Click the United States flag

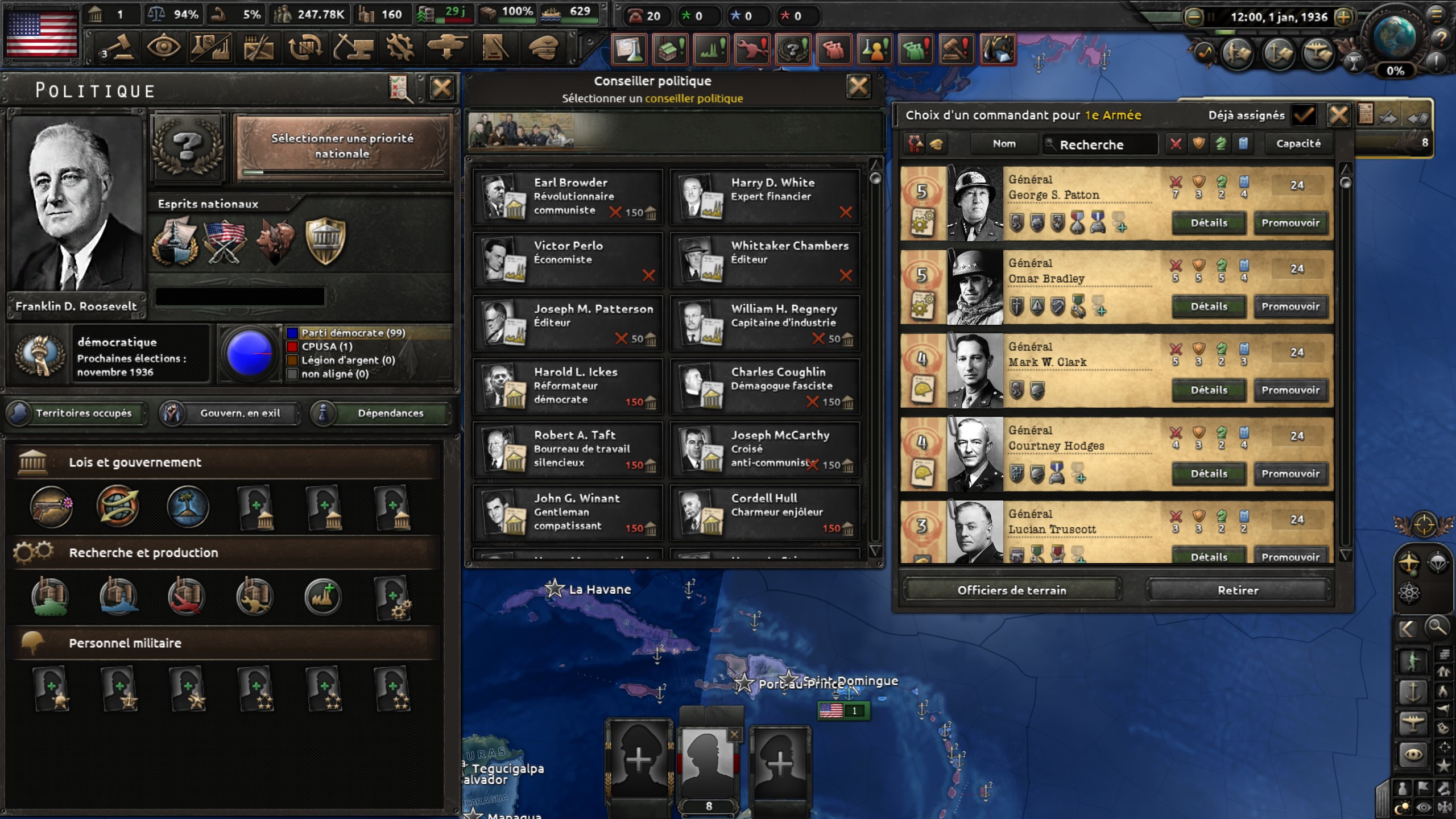click(x=41, y=34)
